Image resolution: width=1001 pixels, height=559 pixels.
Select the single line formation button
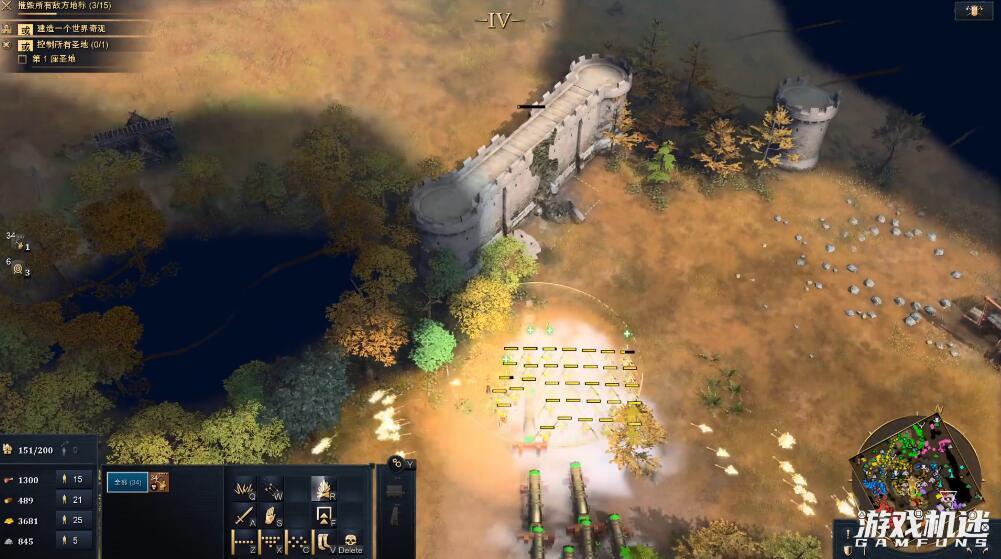pyautogui.click(x=244, y=543)
